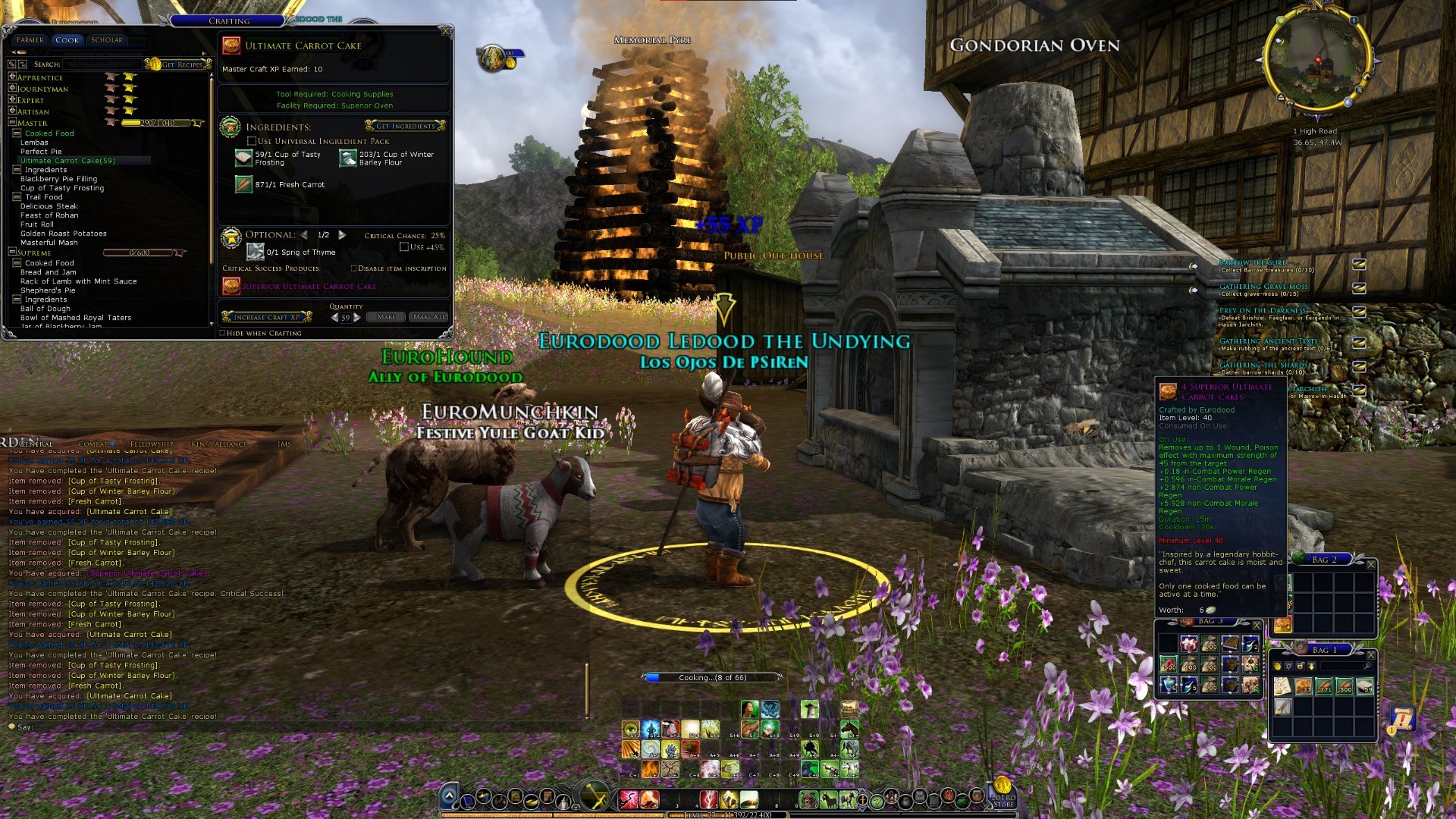This screenshot has height=819, width=1456.
Task: Close the Bag 2 window
Action: coord(1370,564)
